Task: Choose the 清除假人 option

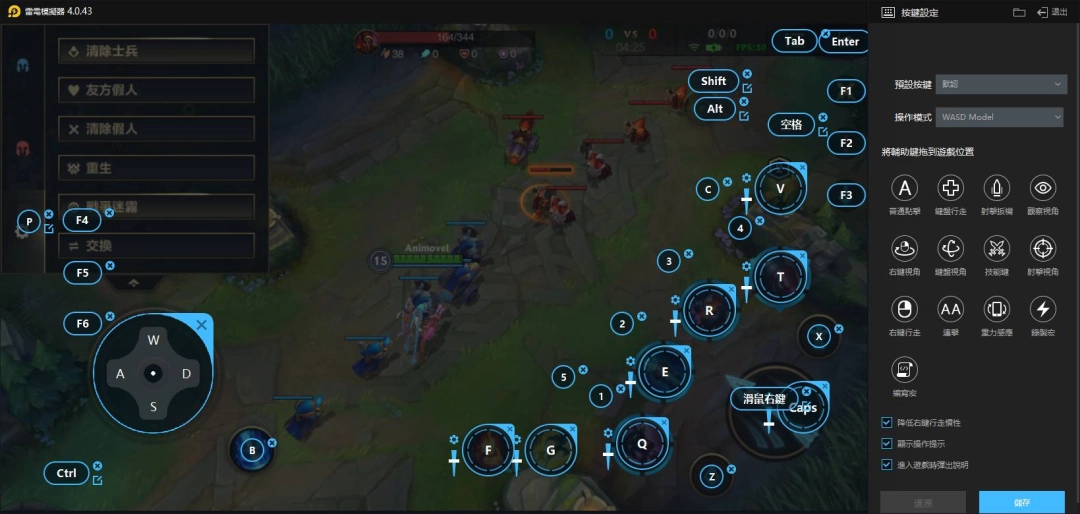Action: point(156,129)
